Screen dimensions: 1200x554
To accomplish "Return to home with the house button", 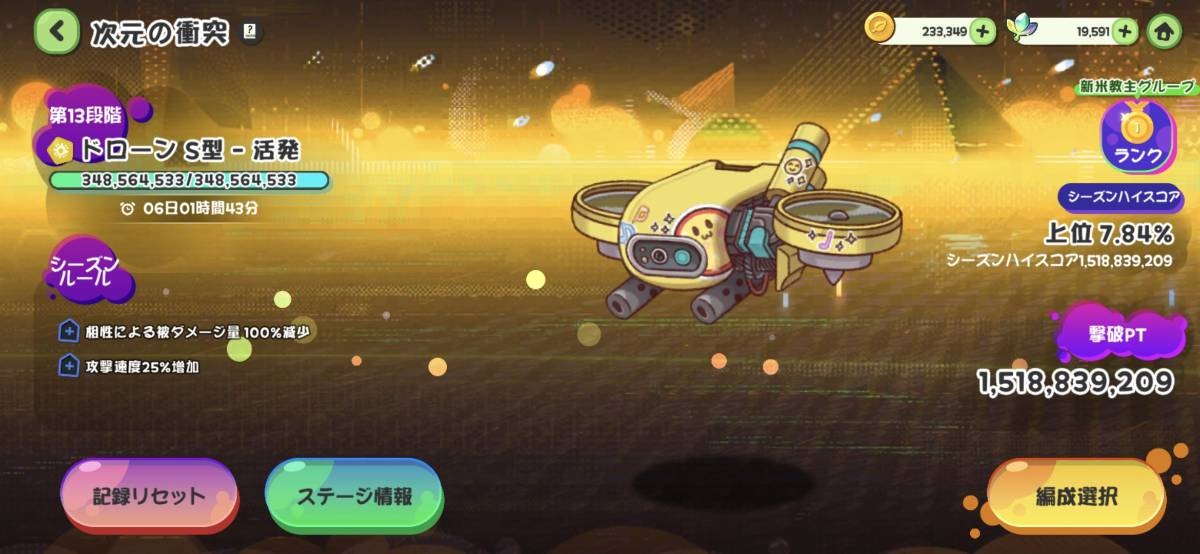I will [1164, 31].
